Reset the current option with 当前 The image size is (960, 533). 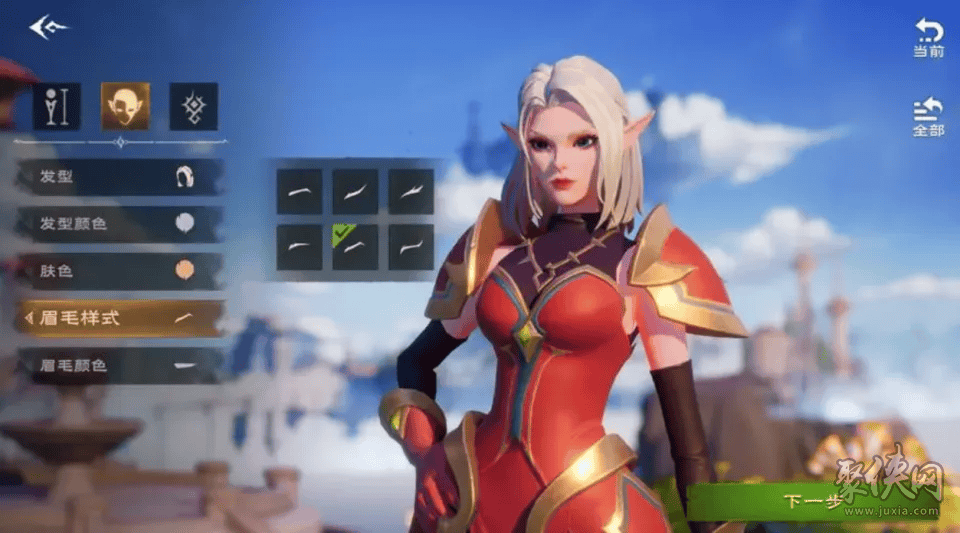(928, 38)
